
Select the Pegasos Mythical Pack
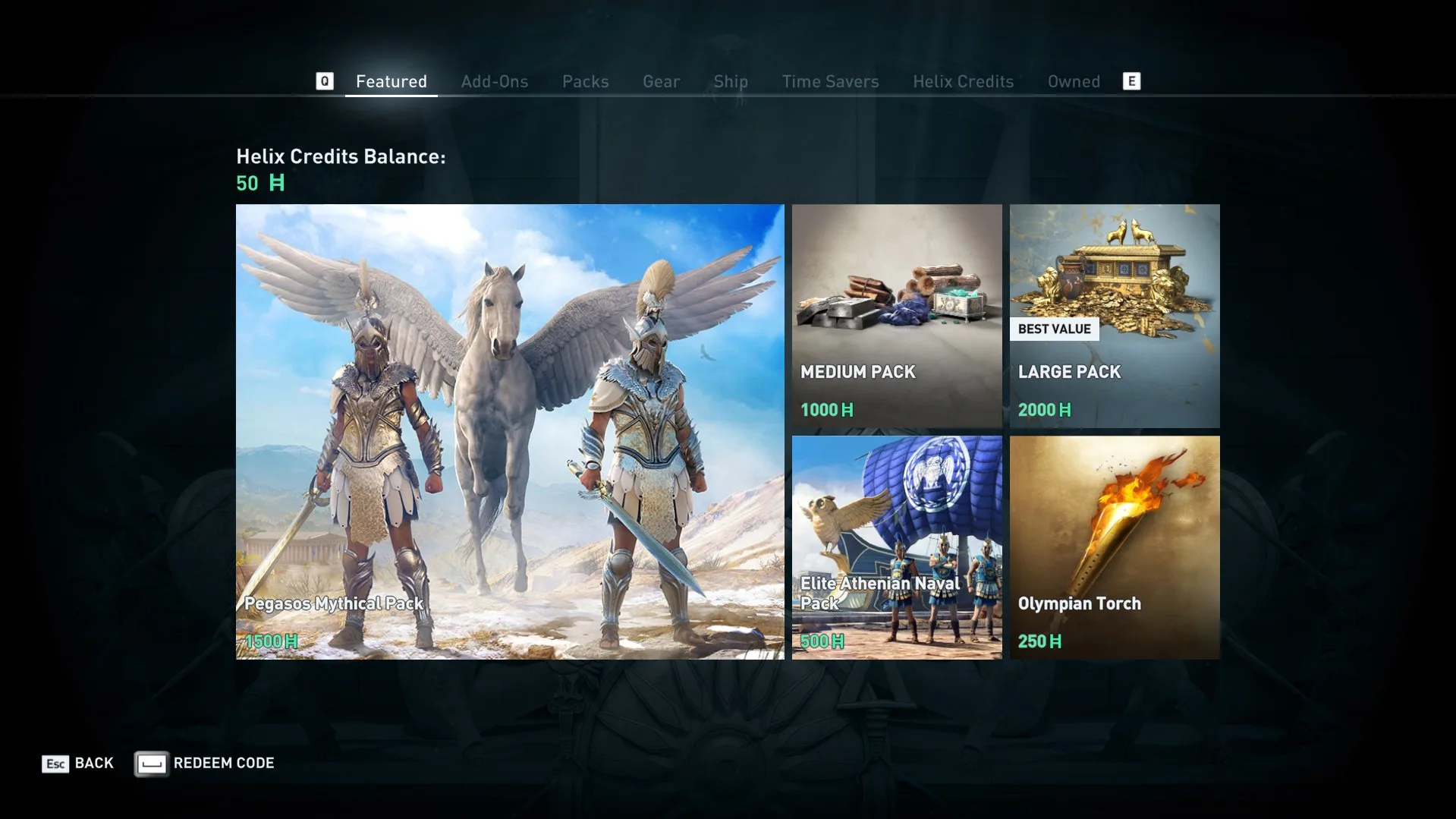(510, 431)
